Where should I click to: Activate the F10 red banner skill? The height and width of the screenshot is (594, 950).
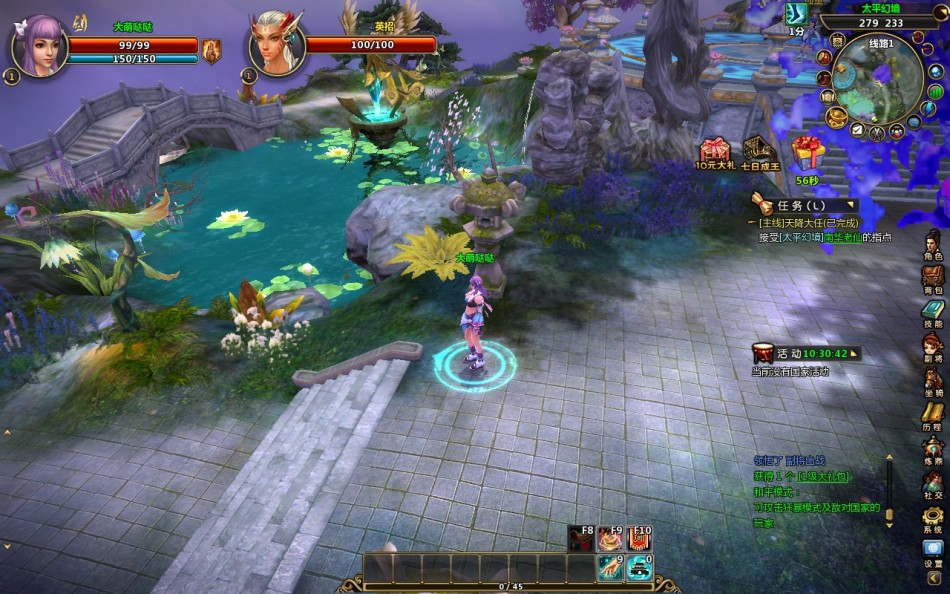click(x=639, y=540)
